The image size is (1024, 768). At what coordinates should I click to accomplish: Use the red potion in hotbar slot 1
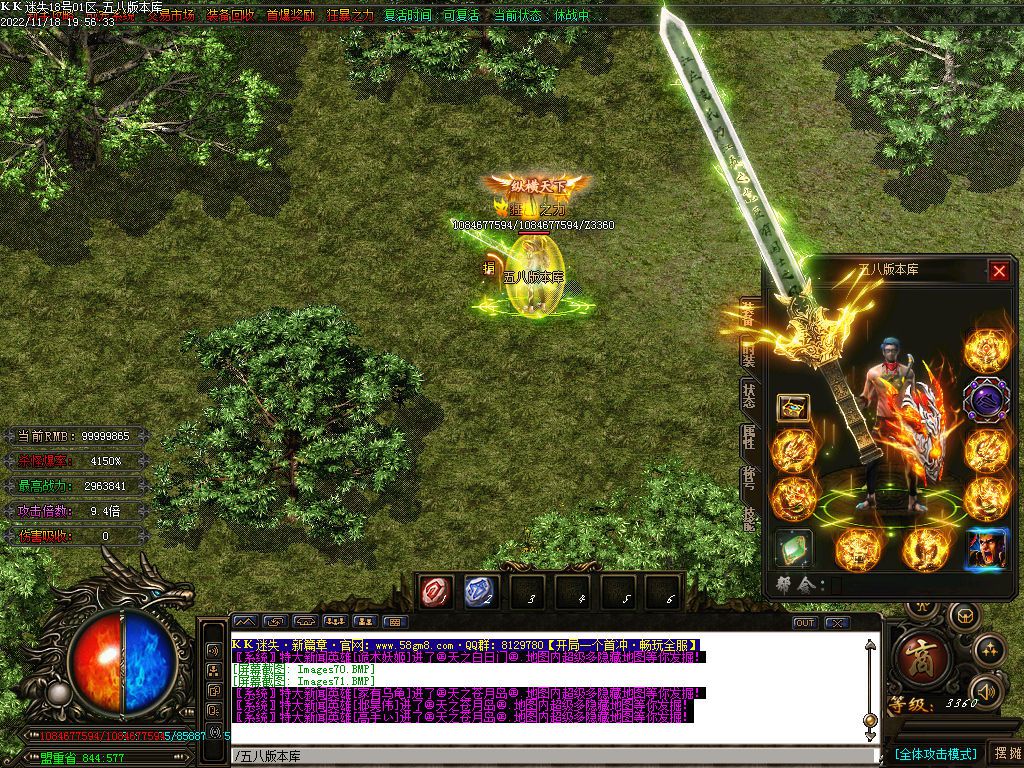click(x=436, y=593)
